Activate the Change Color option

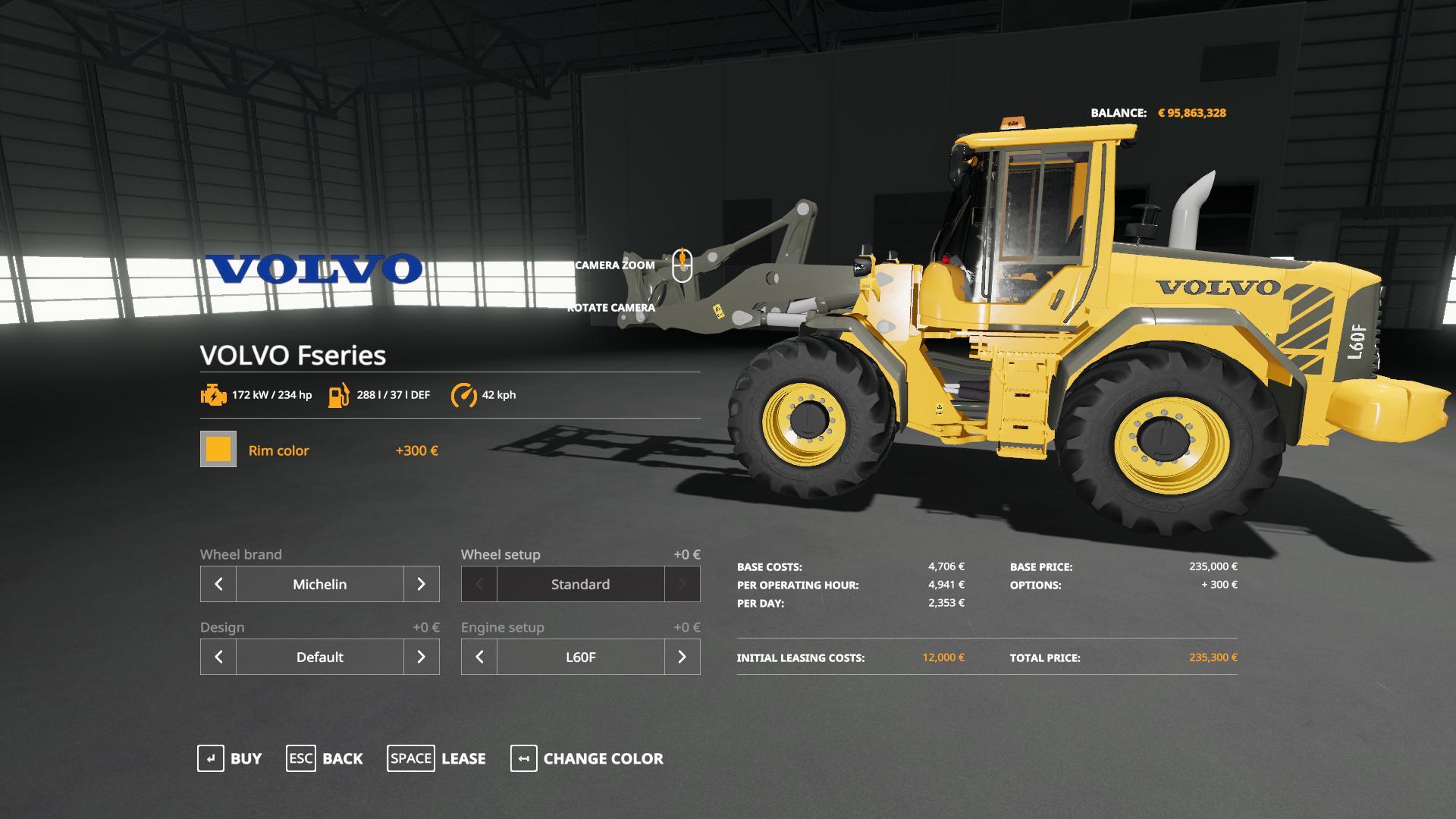[587, 758]
